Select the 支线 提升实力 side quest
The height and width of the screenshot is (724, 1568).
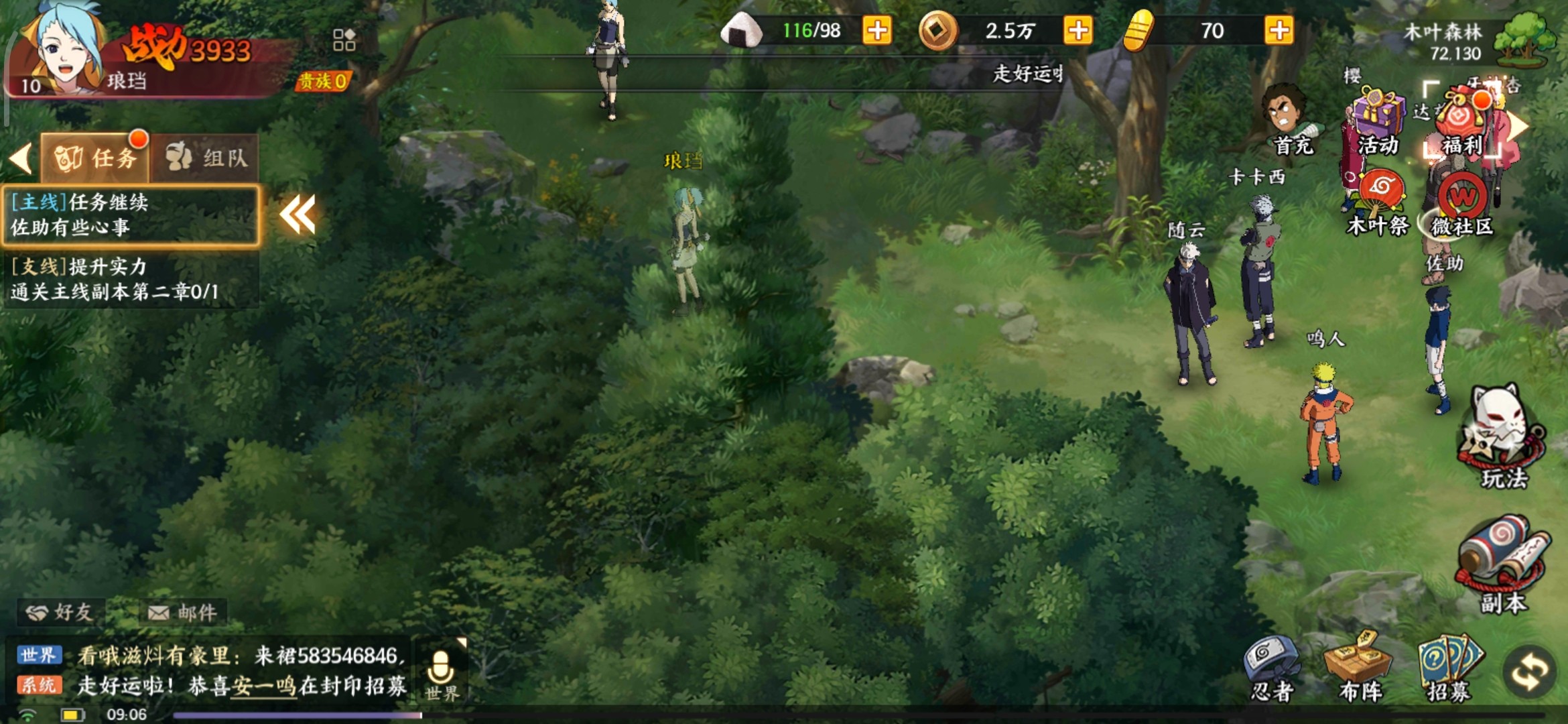pyautogui.click(x=131, y=279)
